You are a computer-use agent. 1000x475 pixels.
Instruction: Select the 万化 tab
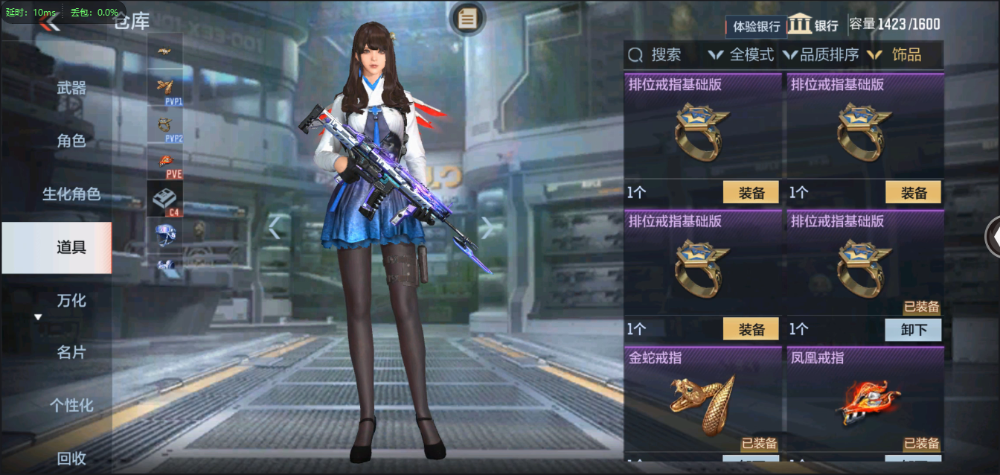[x=71, y=300]
